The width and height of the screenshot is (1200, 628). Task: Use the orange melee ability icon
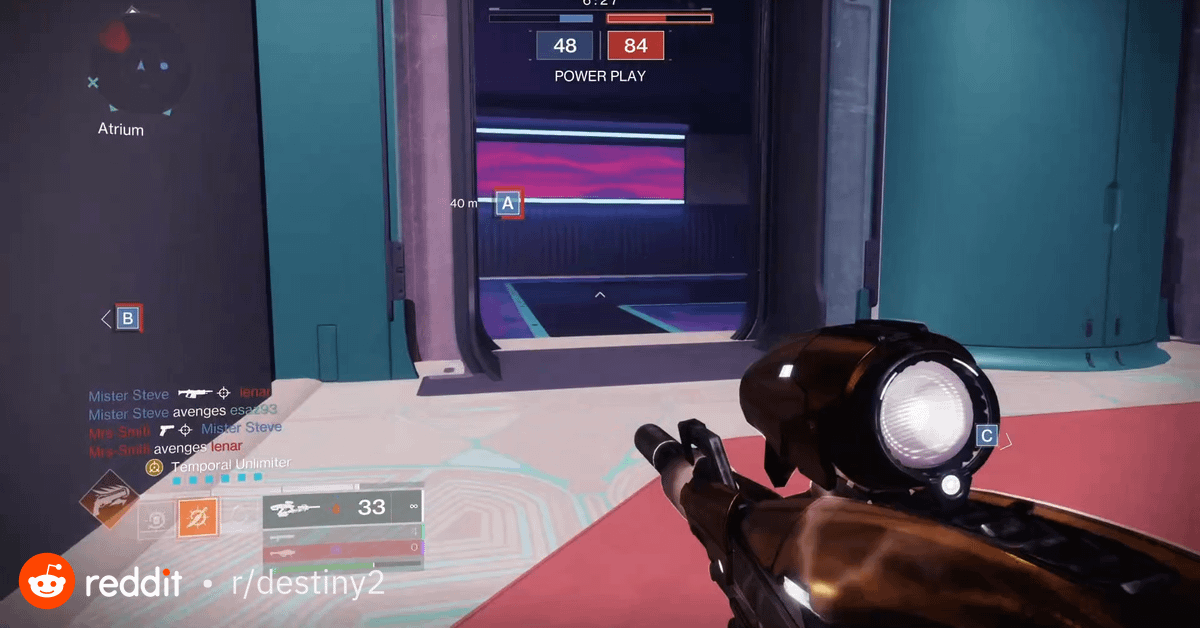(198, 517)
